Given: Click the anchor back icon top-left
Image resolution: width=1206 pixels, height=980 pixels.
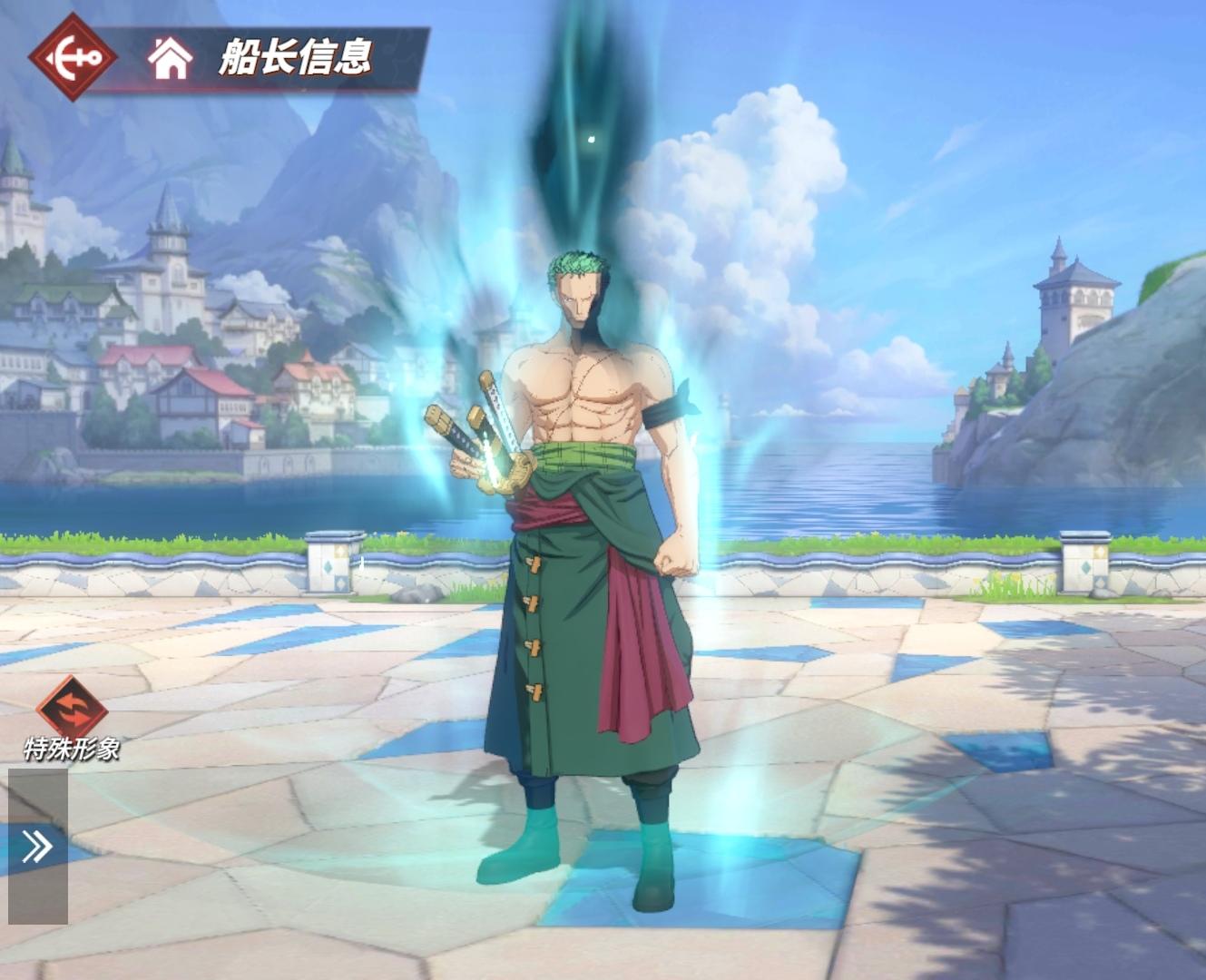Looking at the screenshot, I should [x=74, y=56].
